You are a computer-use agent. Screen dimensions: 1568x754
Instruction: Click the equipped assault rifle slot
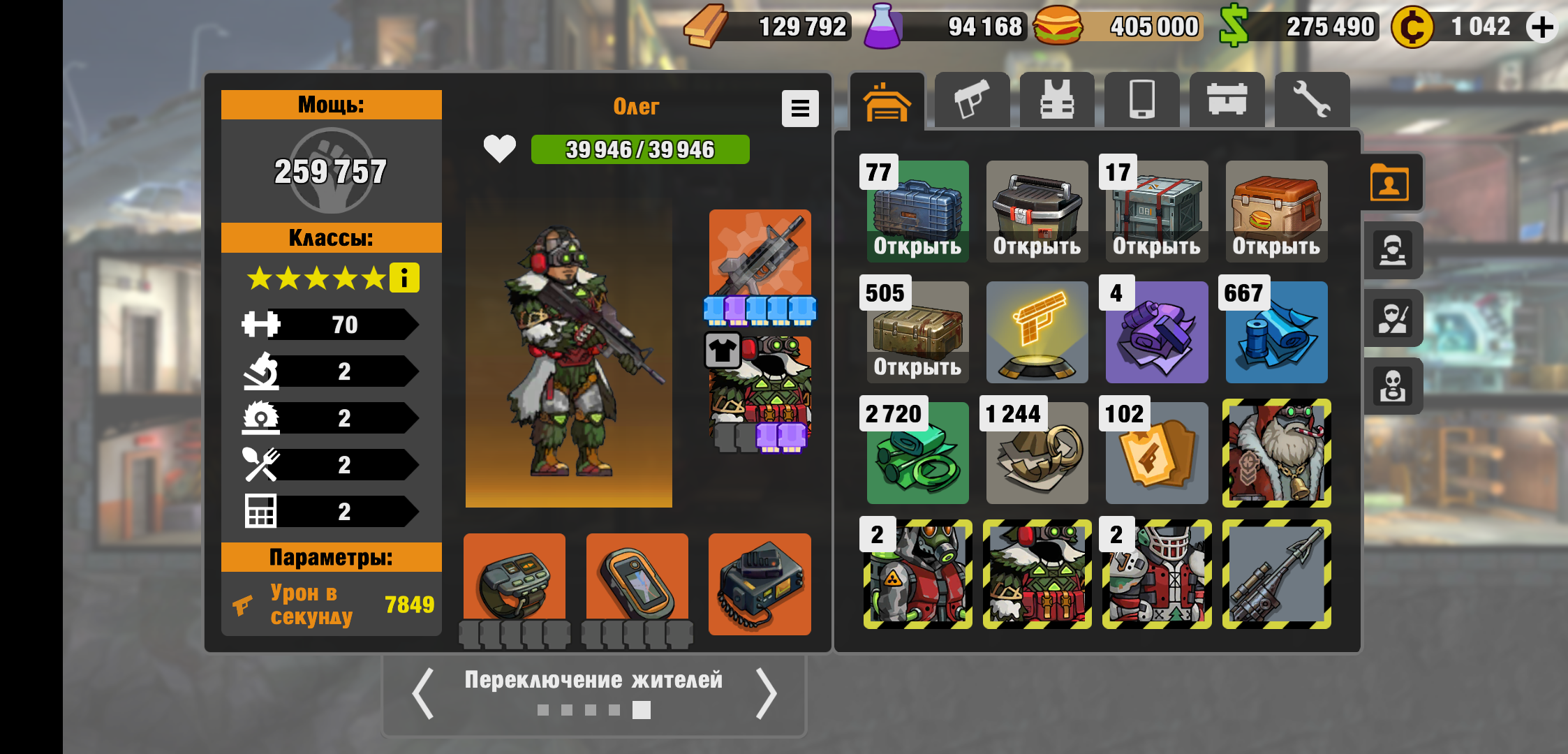(760, 255)
